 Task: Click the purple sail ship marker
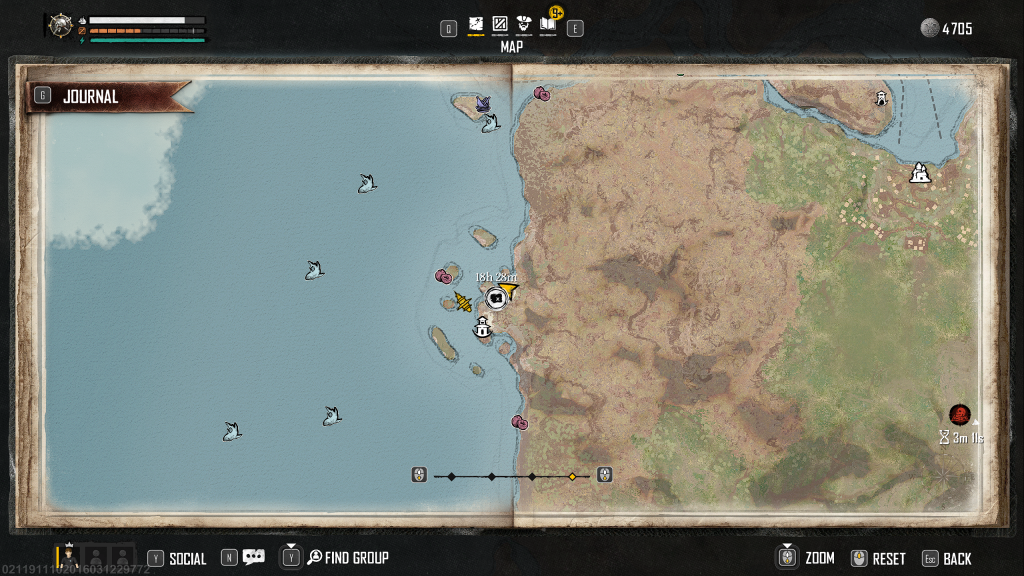(483, 104)
